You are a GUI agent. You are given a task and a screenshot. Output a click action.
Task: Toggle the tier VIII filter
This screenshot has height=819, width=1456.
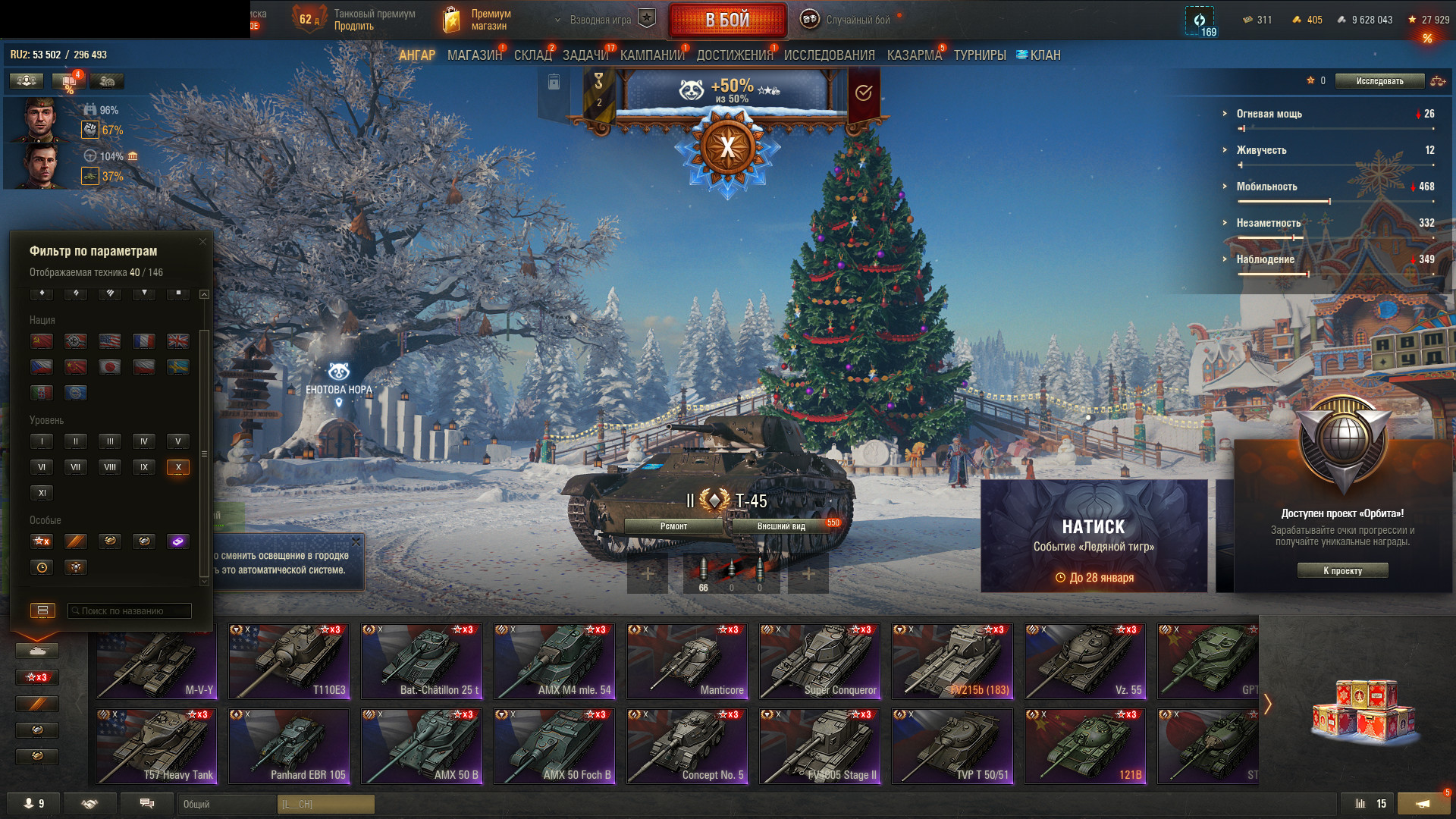point(110,467)
